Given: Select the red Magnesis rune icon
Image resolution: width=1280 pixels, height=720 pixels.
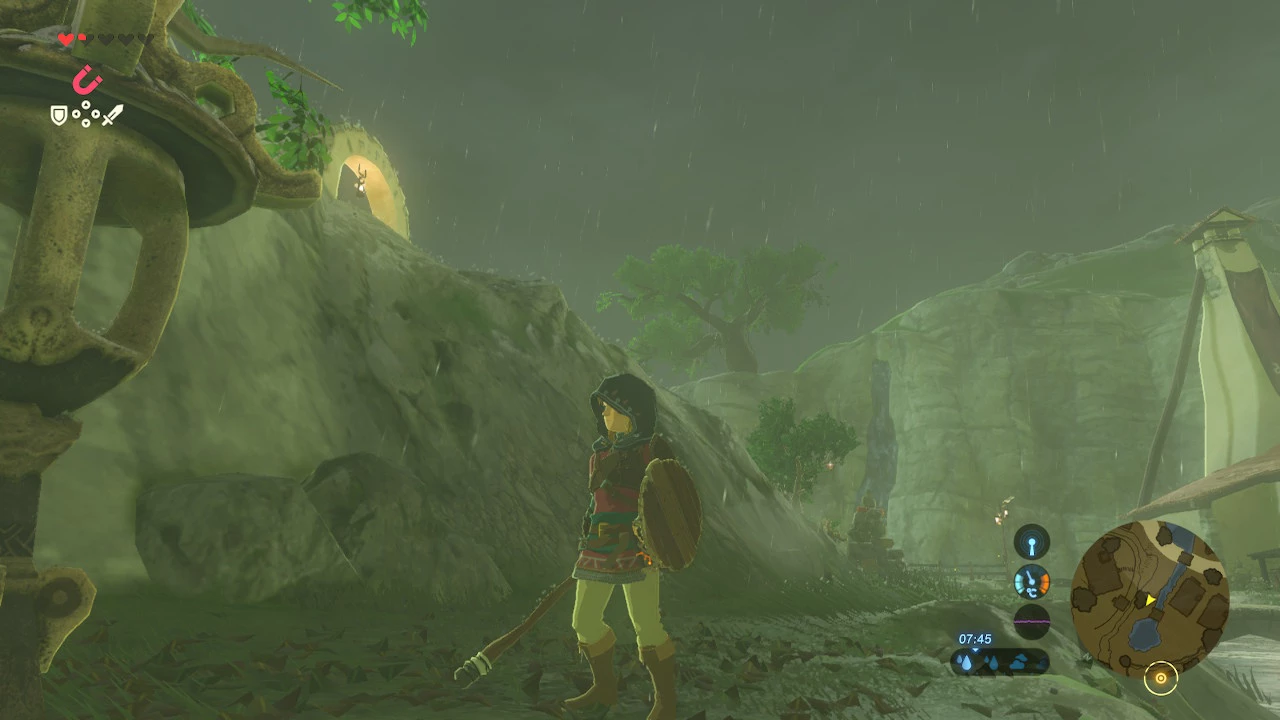Looking at the screenshot, I should click(87, 79).
